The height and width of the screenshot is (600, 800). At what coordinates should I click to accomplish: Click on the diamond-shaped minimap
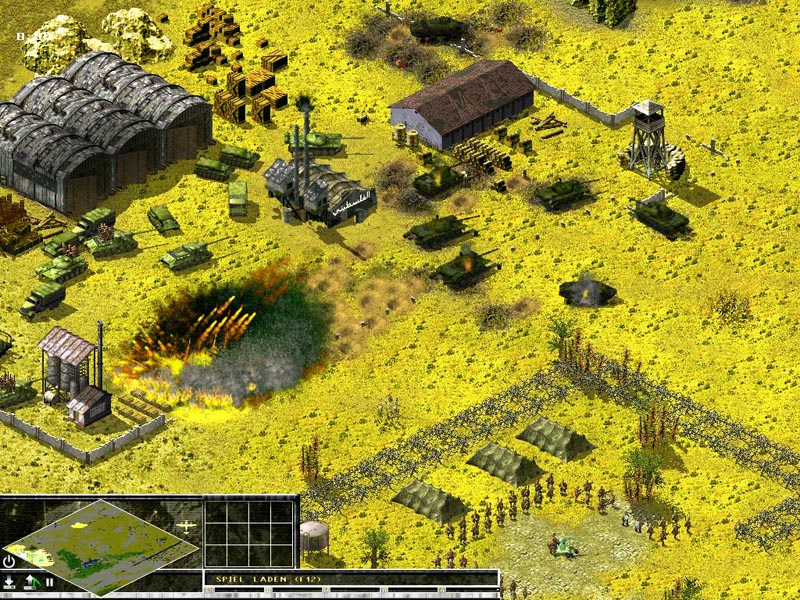pyautogui.click(x=100, y=546)
